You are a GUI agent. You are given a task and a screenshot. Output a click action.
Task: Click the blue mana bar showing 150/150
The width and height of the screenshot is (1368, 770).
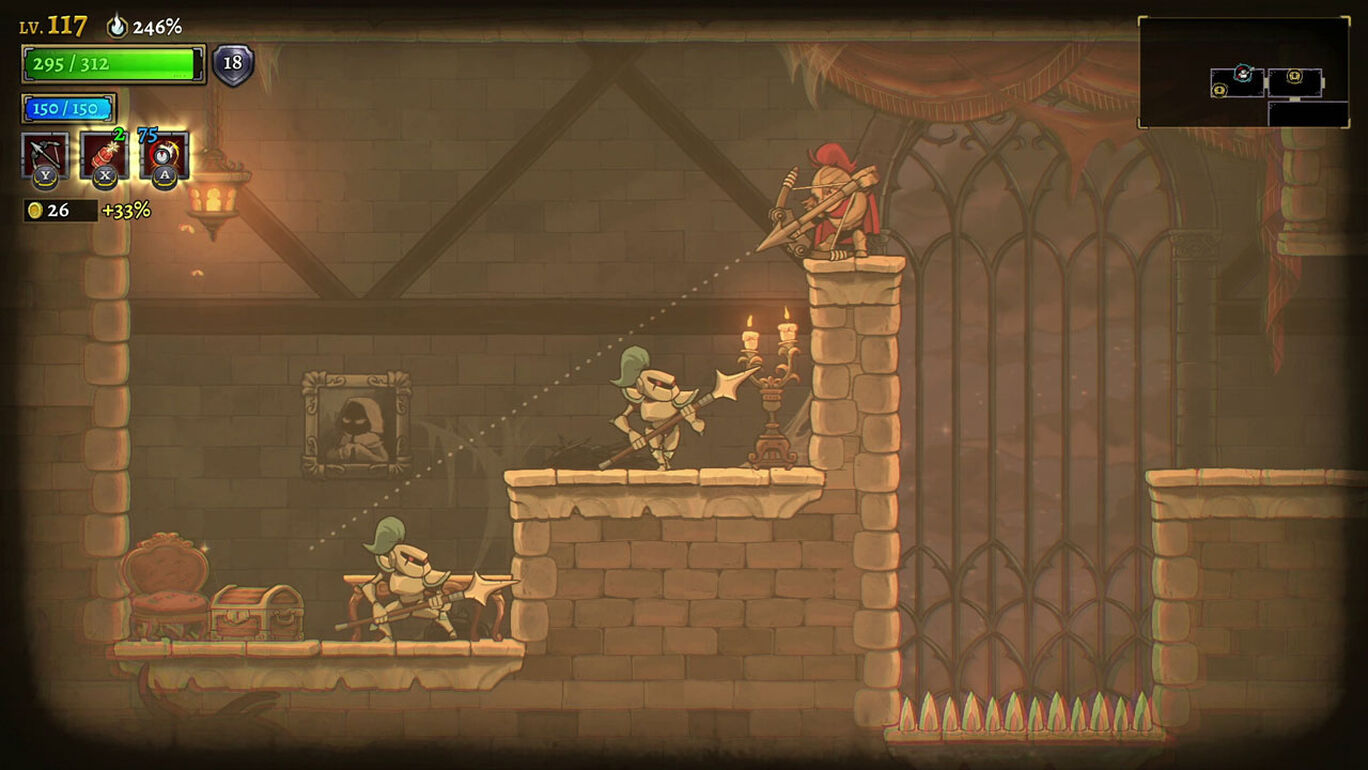pos(69,108)
